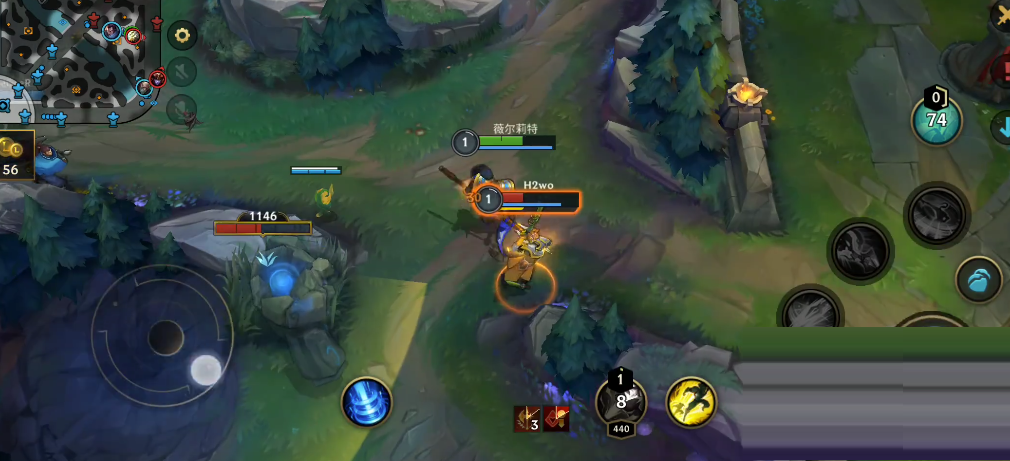Viewport: 1010px width, 461px height.
Task: Use the teal ability showing 74
Action: pyautogui.click(x=936, y=121)
